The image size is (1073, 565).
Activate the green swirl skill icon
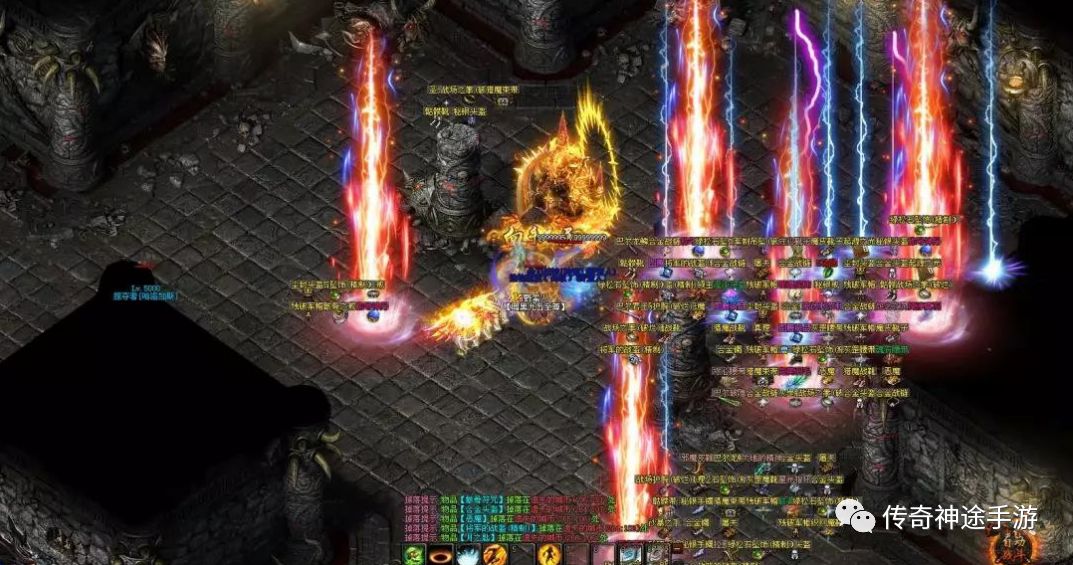click(414, 555)
